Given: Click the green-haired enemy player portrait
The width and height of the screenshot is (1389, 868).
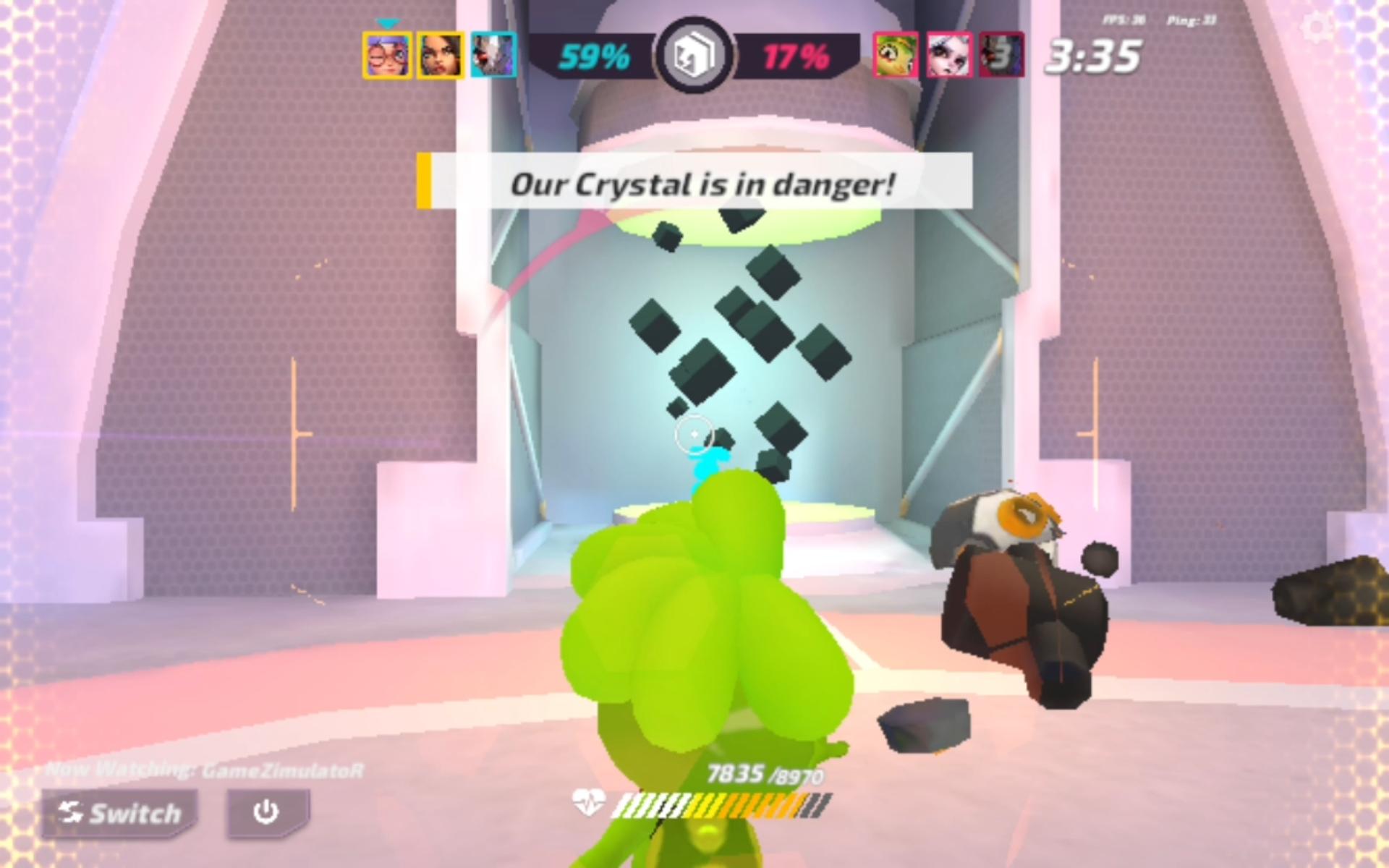Looking at the screenshot, I should [895, 56].
